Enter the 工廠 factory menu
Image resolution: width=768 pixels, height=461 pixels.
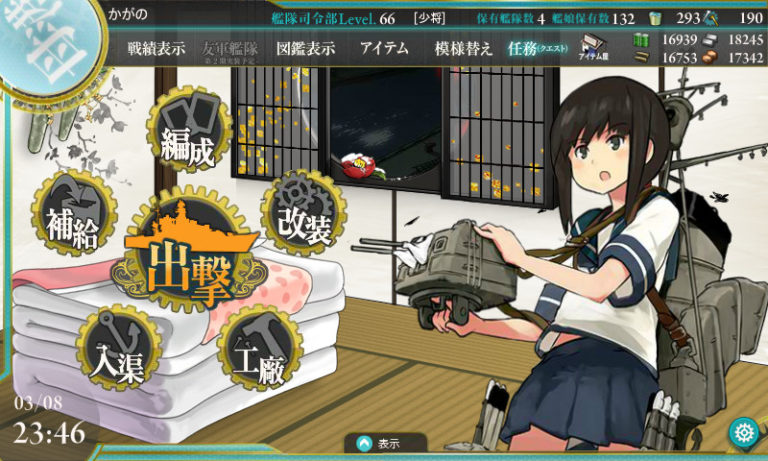(x=257, y=351)
